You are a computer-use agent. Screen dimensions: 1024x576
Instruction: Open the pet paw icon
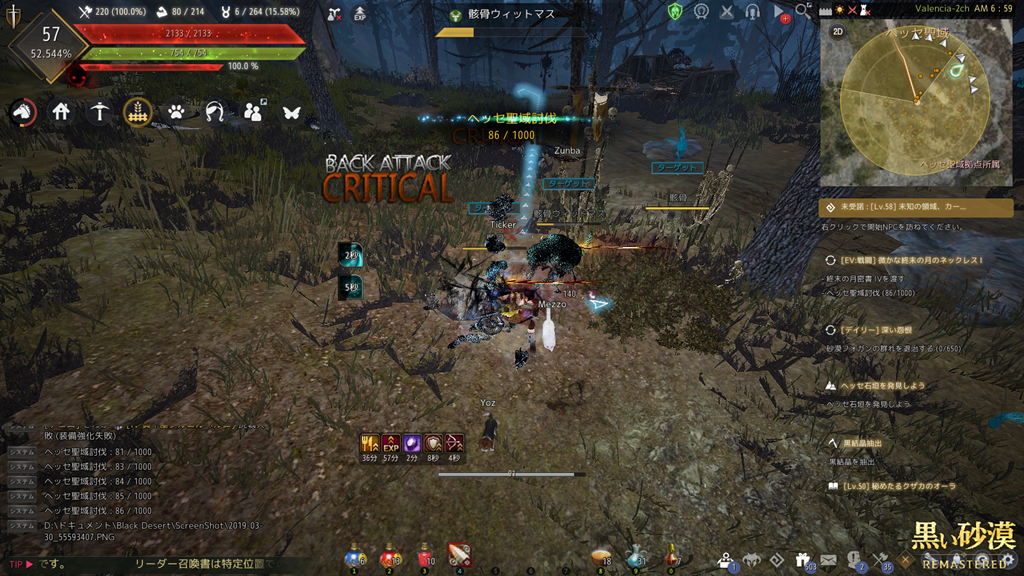click(x=176, y=112)
